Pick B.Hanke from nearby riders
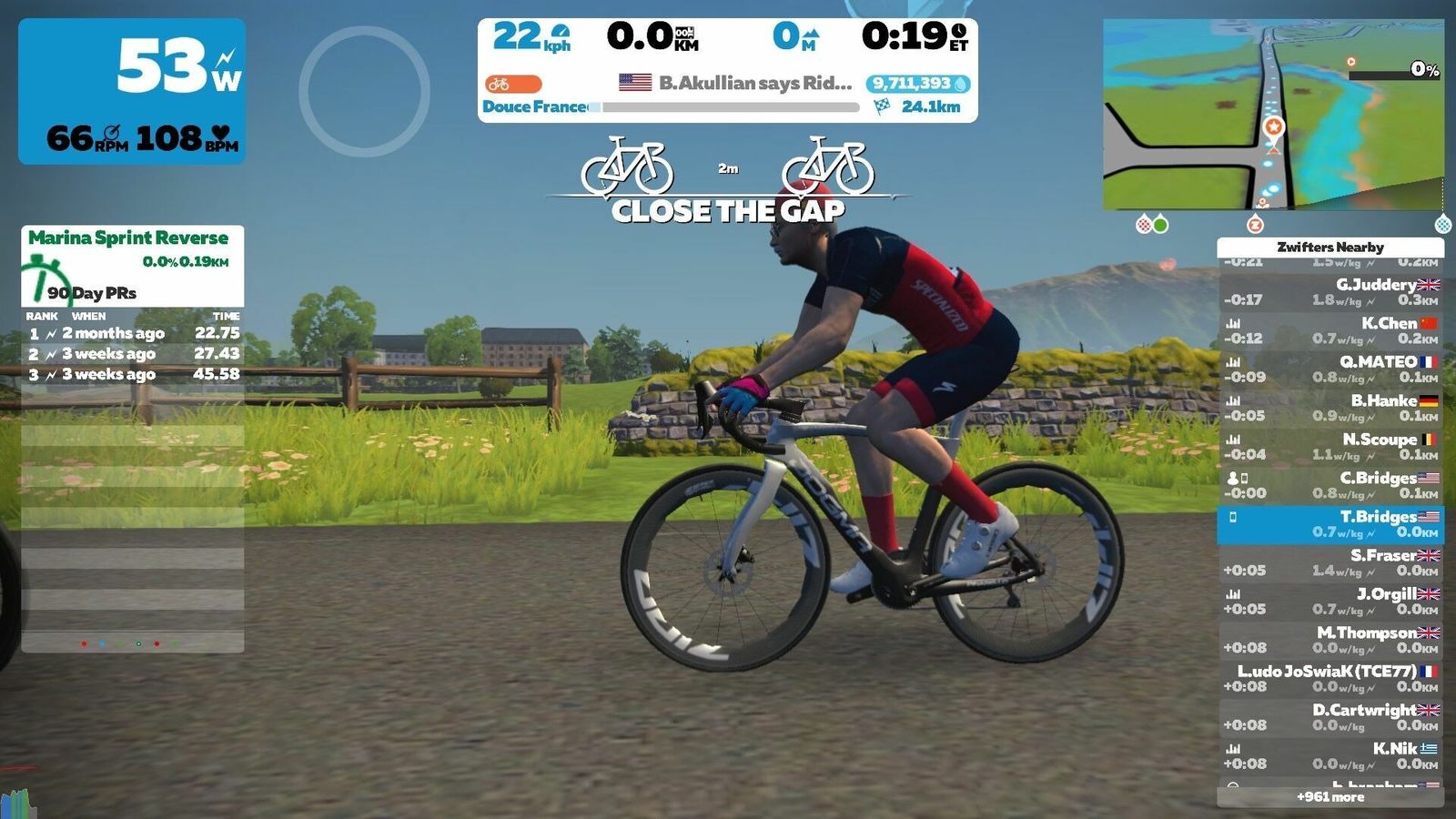This screenshot has height=819, width=1456. (1330, 409)
